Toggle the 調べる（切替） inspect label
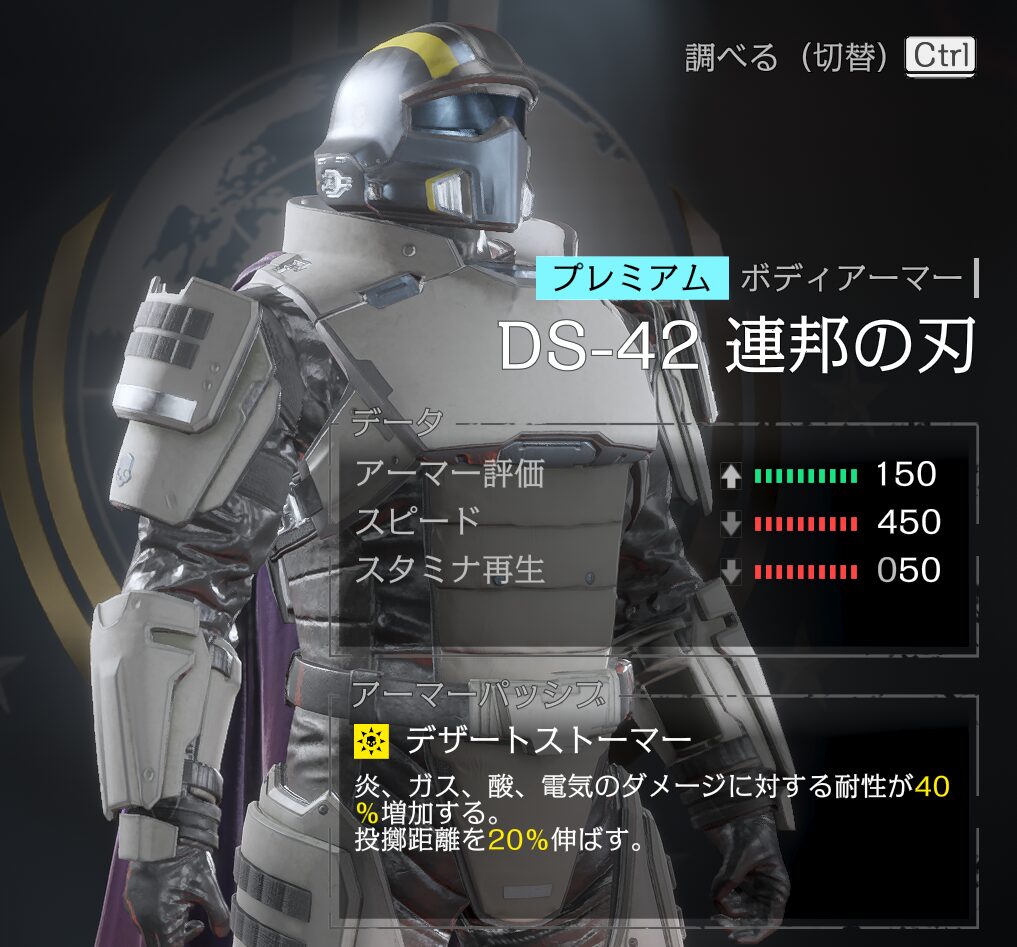The image size is (1017, 947). click(x=787, y=57)
